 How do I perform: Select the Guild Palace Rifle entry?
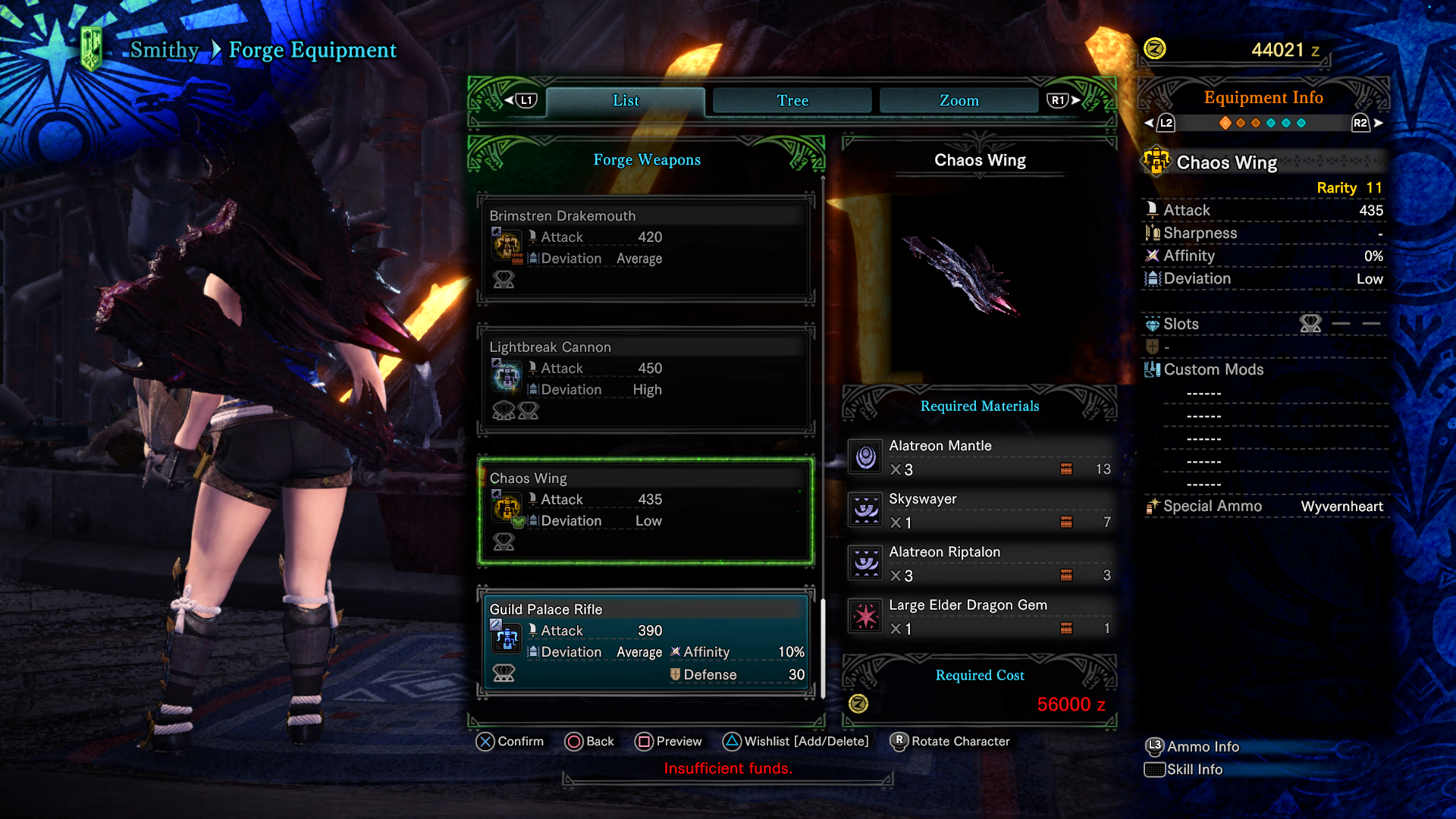pos(646,642)
